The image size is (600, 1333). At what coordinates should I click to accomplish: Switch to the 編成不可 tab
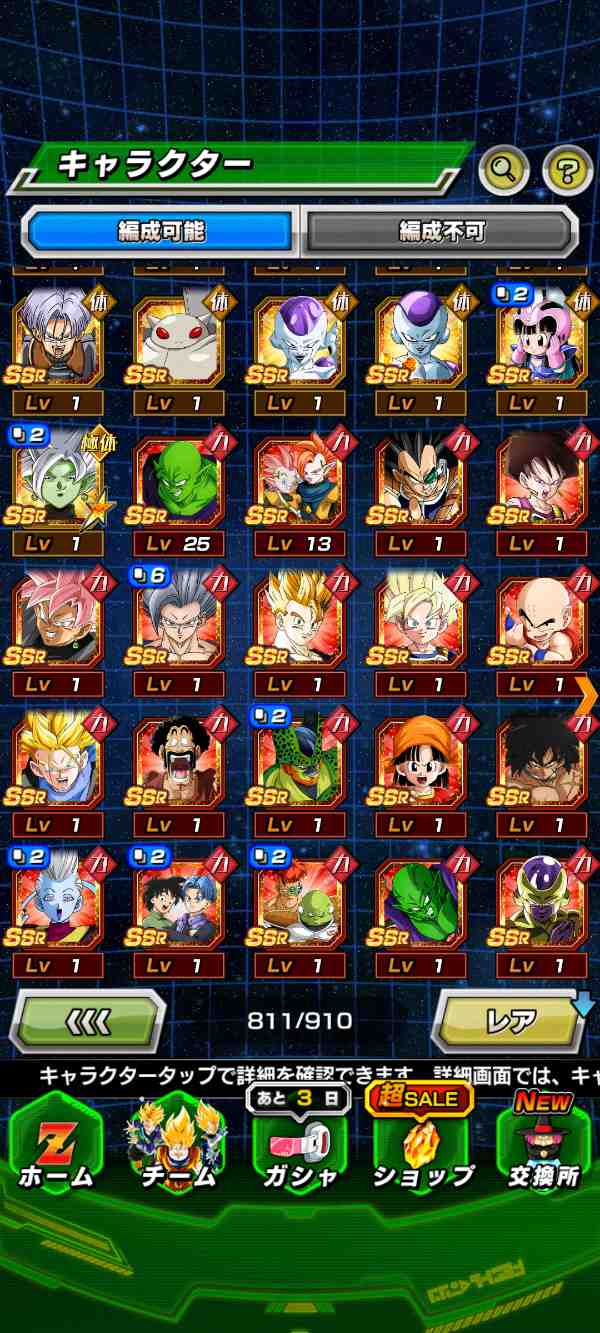coord(441,232)
